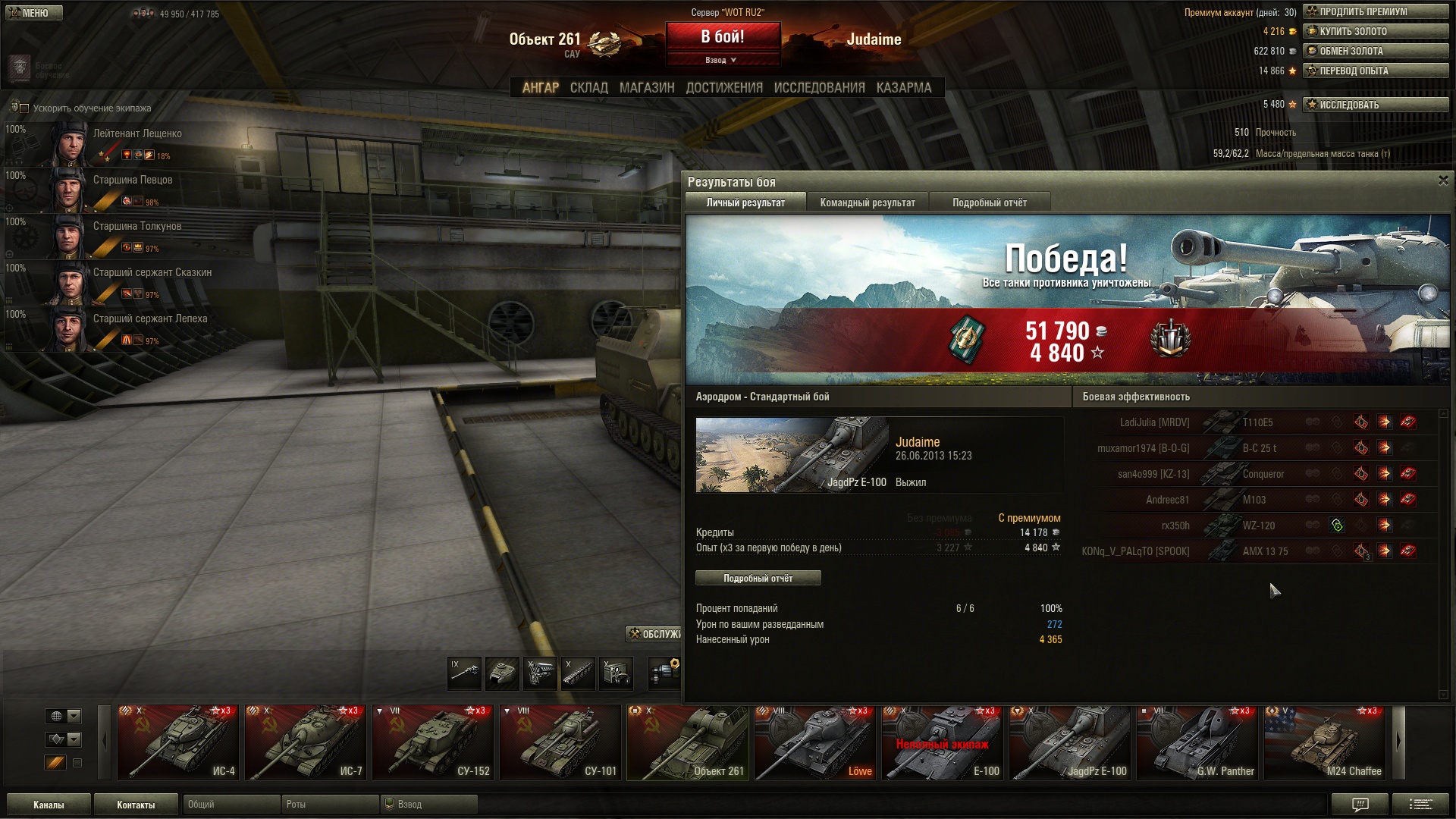1456x819 pixels.
Task: Start battle with the В бой! button
Action: point(723,37)
